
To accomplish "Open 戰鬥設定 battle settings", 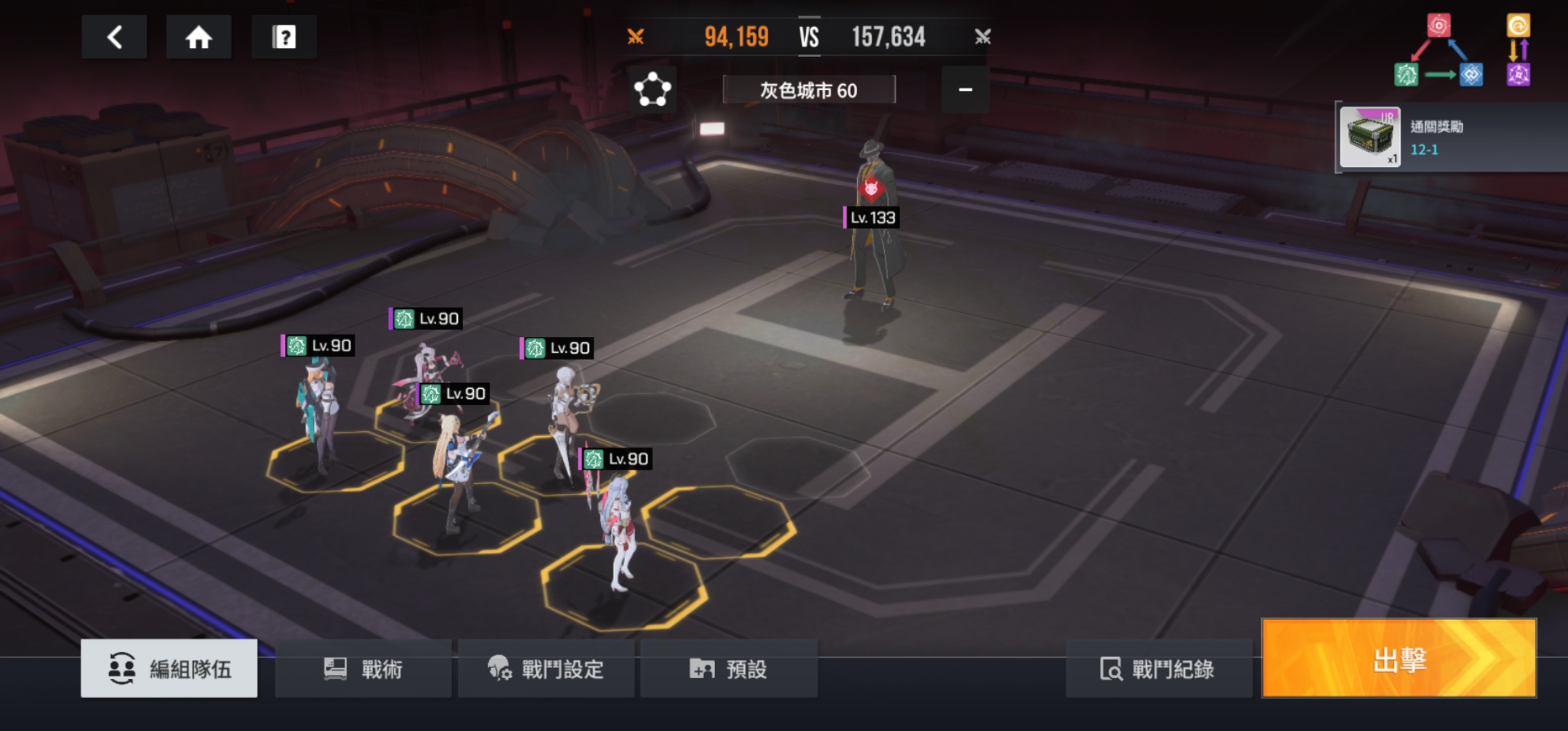I will click(x=546, y=669).
